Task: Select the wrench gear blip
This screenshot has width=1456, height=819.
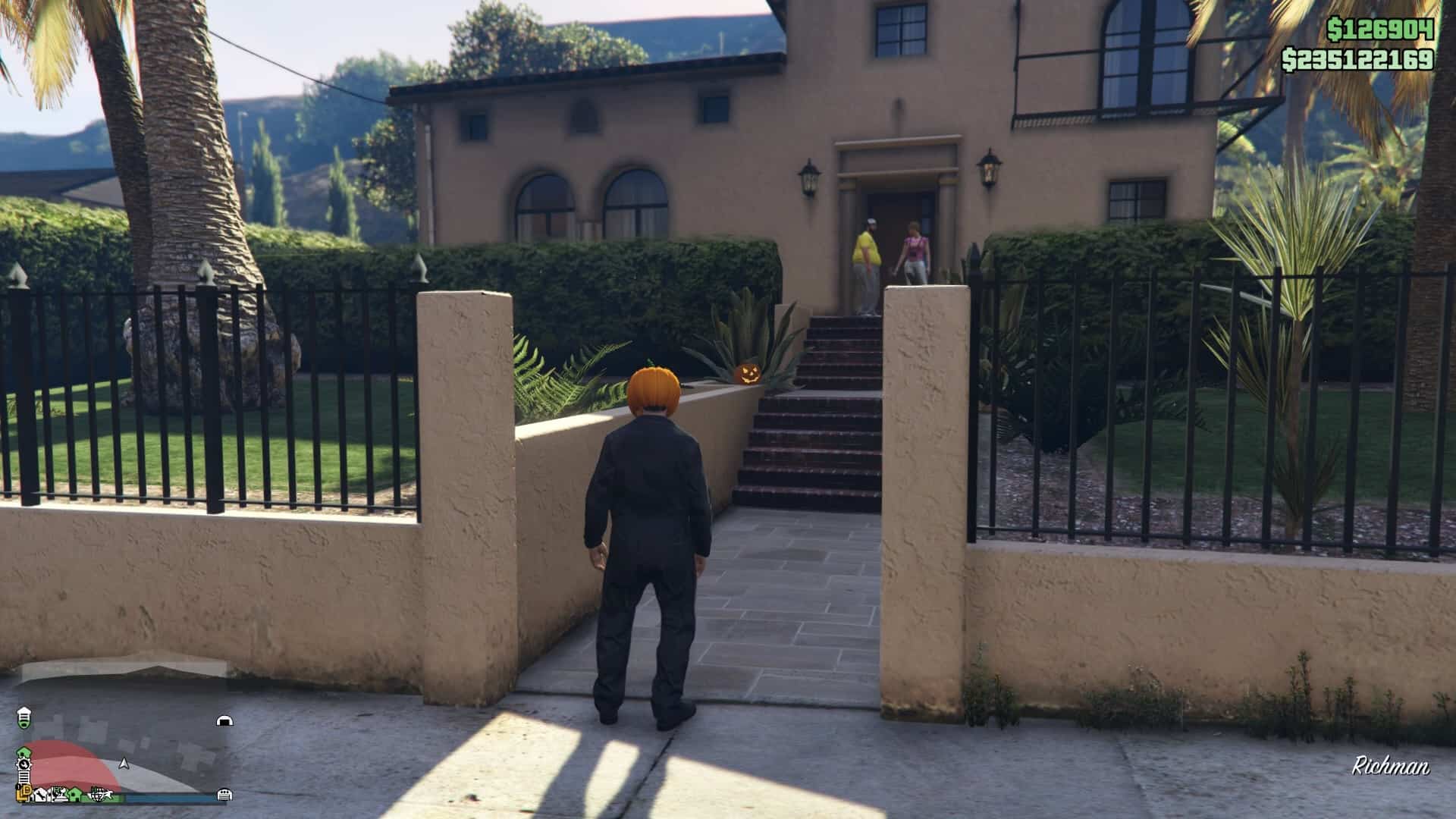Action: click(24, 764)
